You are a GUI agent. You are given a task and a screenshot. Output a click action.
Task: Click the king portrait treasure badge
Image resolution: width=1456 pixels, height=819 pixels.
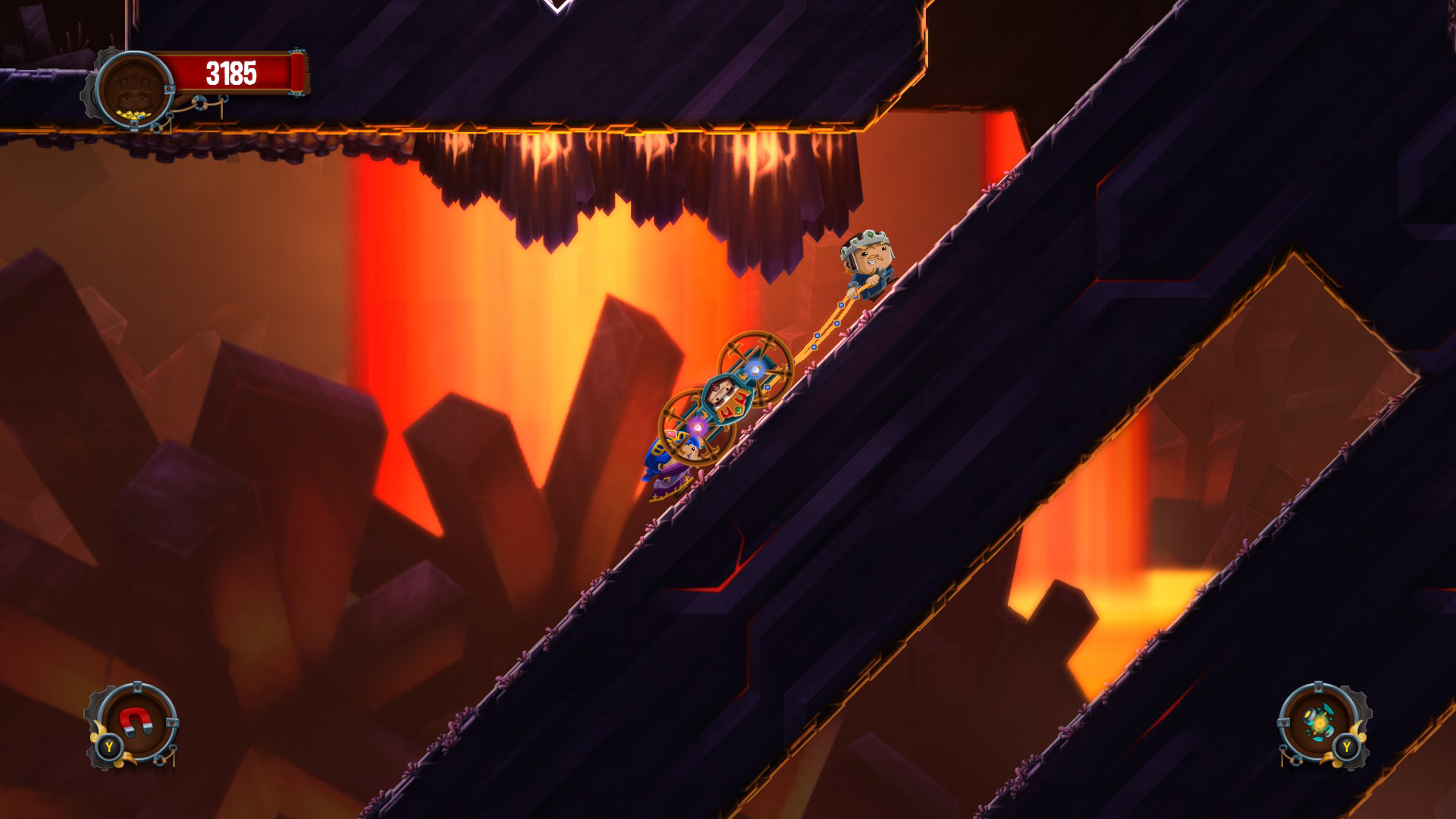point(136,89)
